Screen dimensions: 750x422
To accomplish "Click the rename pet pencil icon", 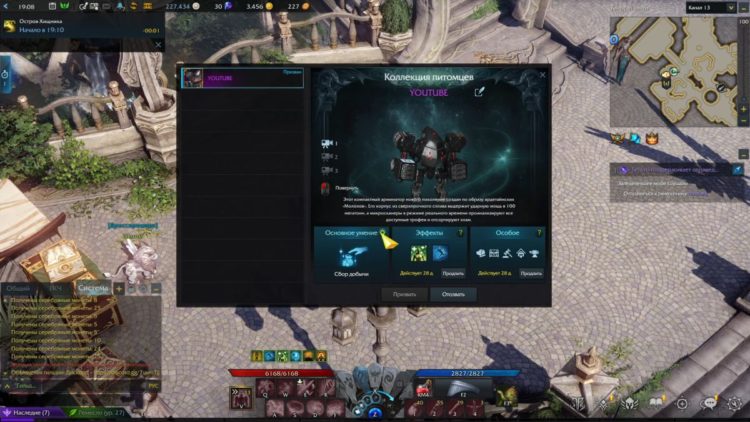I will pos(479,92).
